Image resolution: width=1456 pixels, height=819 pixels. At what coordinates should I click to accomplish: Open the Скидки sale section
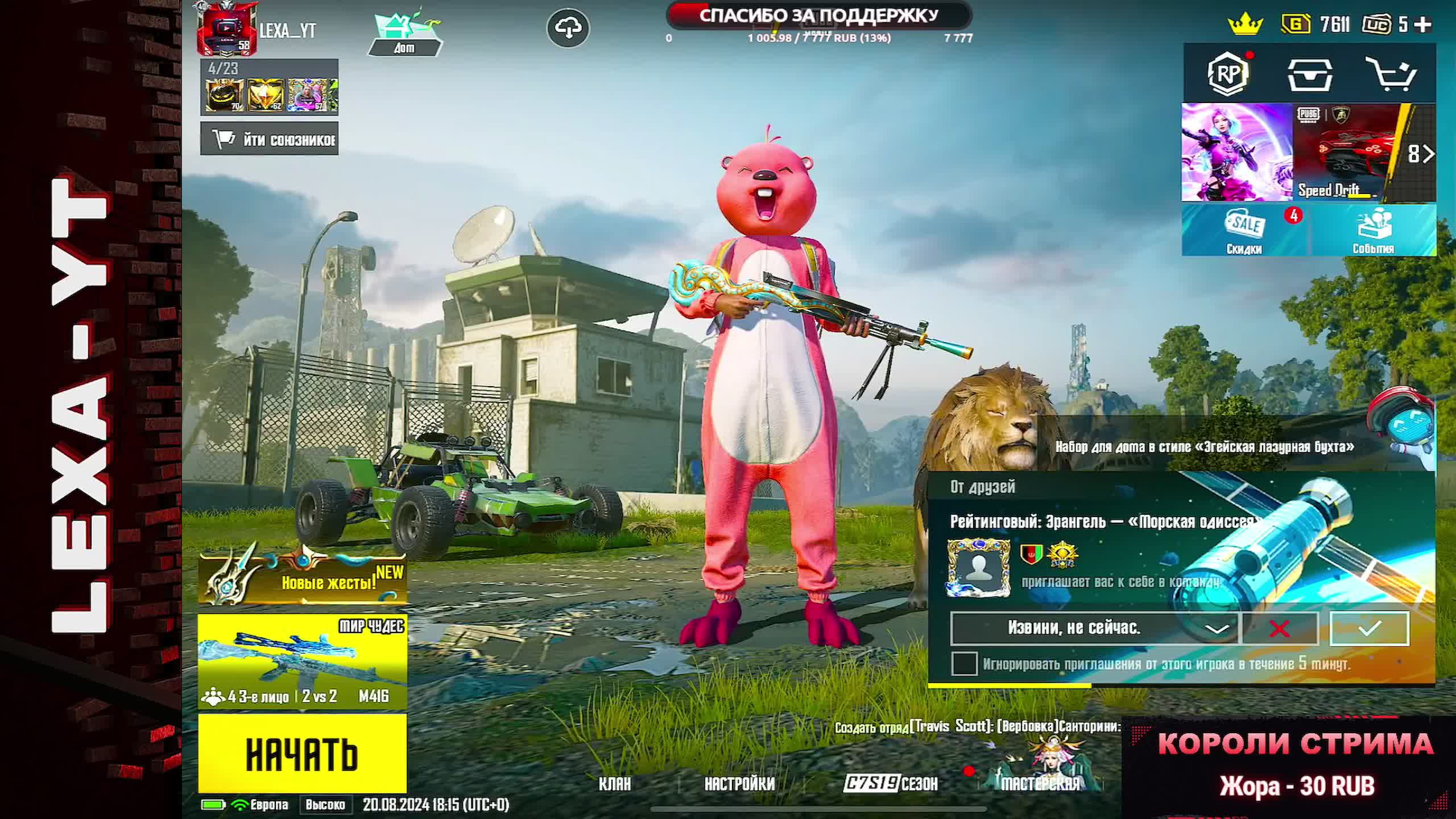point(1244,231)
